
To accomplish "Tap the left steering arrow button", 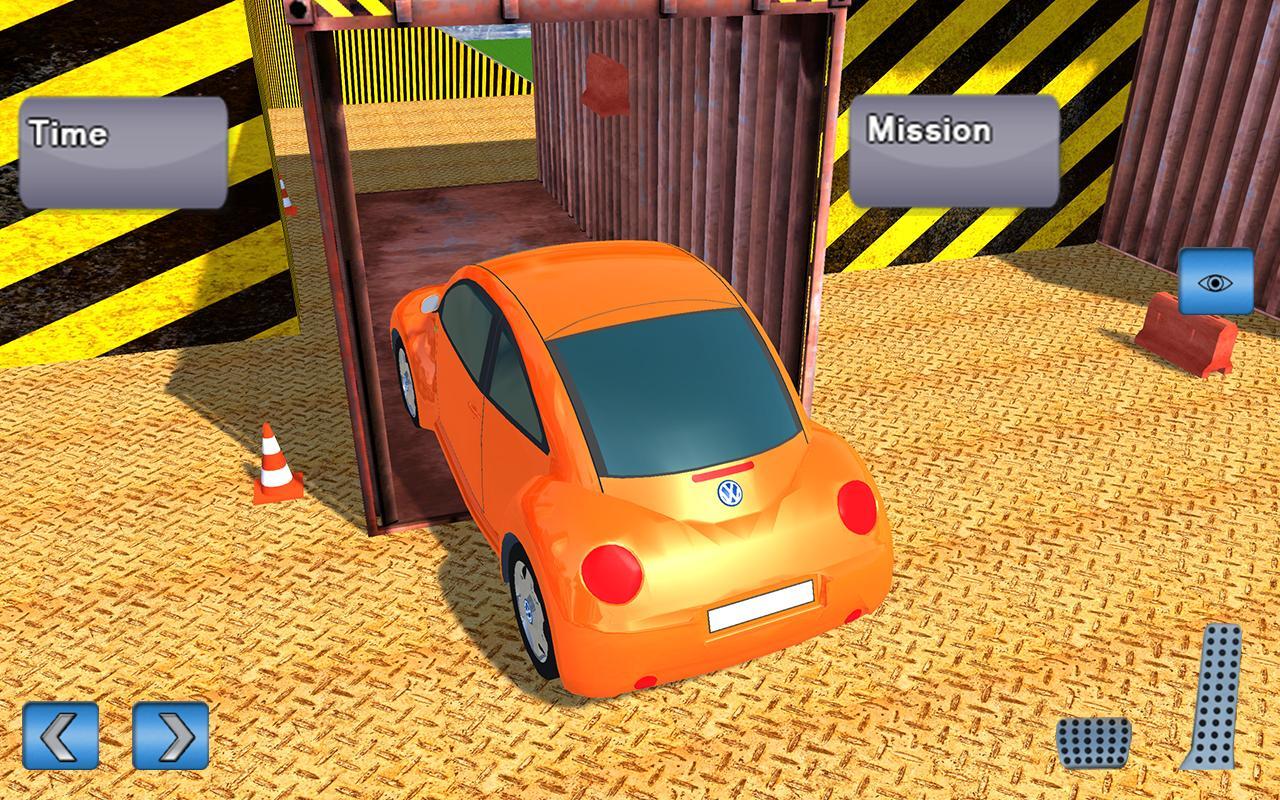I will (x=58, y=737).
